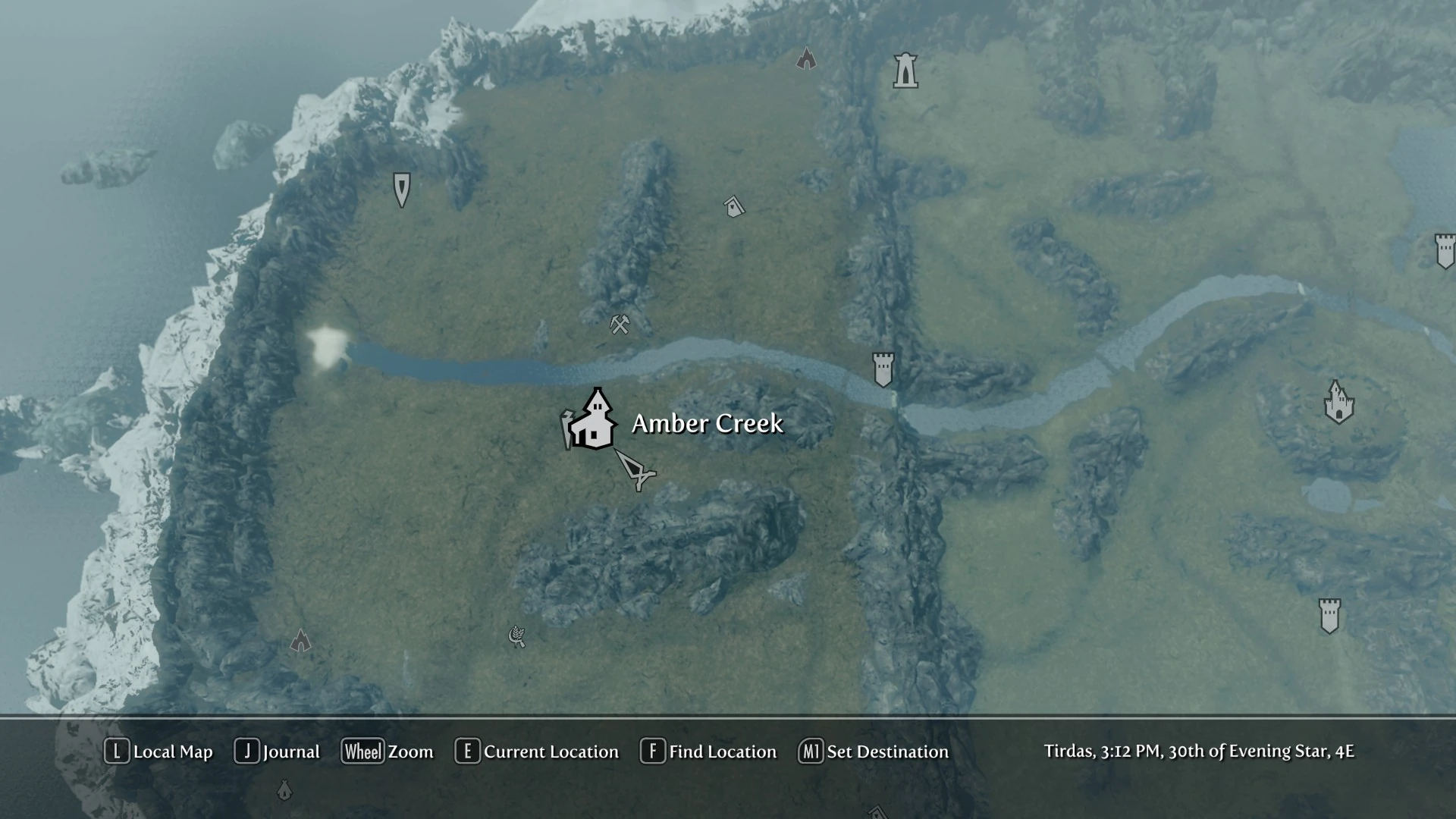Select the cave marker at the top

806,58
